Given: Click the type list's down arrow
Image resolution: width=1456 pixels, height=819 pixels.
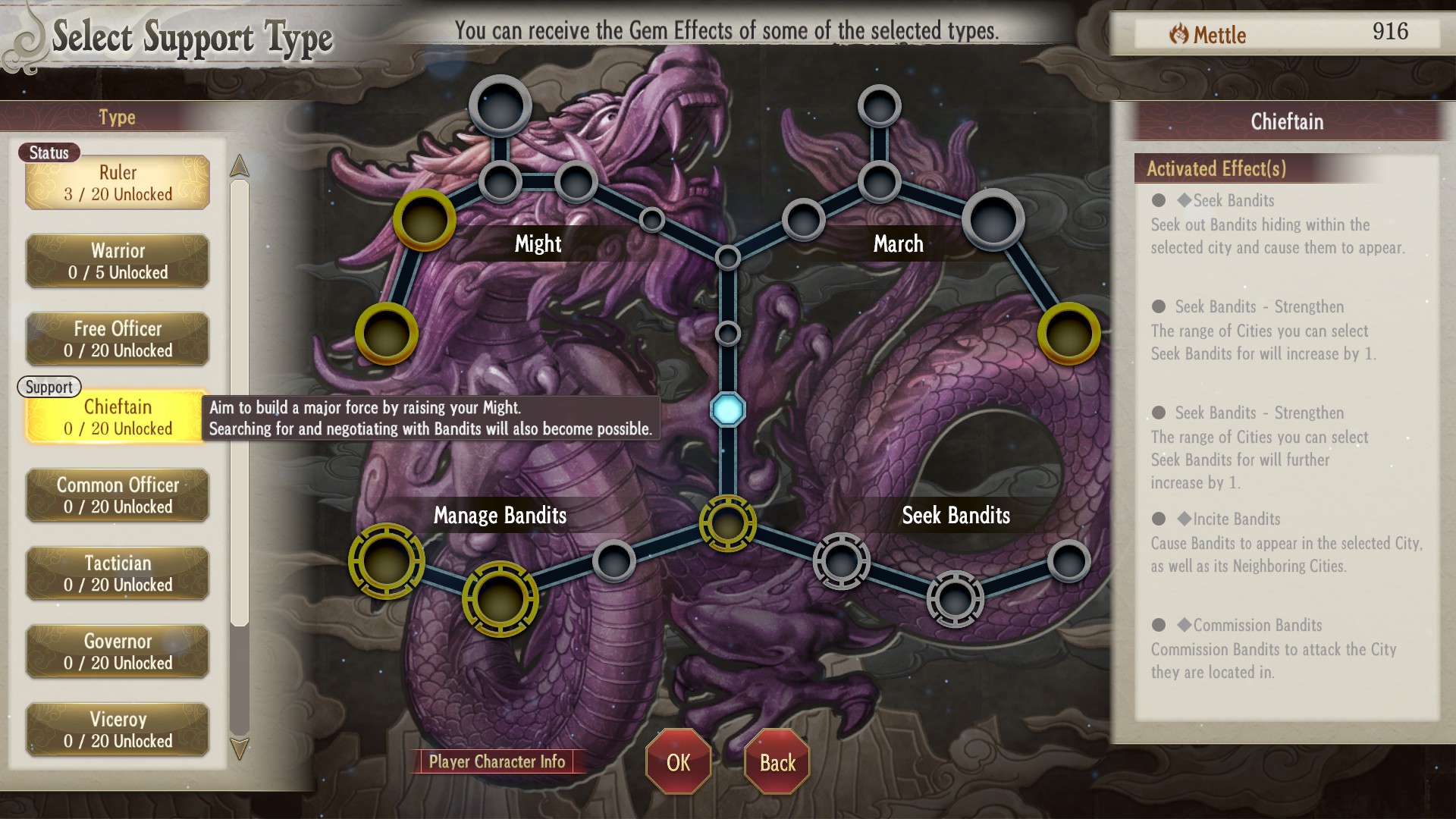Looking at the screenshot, I should click(240, 748).
